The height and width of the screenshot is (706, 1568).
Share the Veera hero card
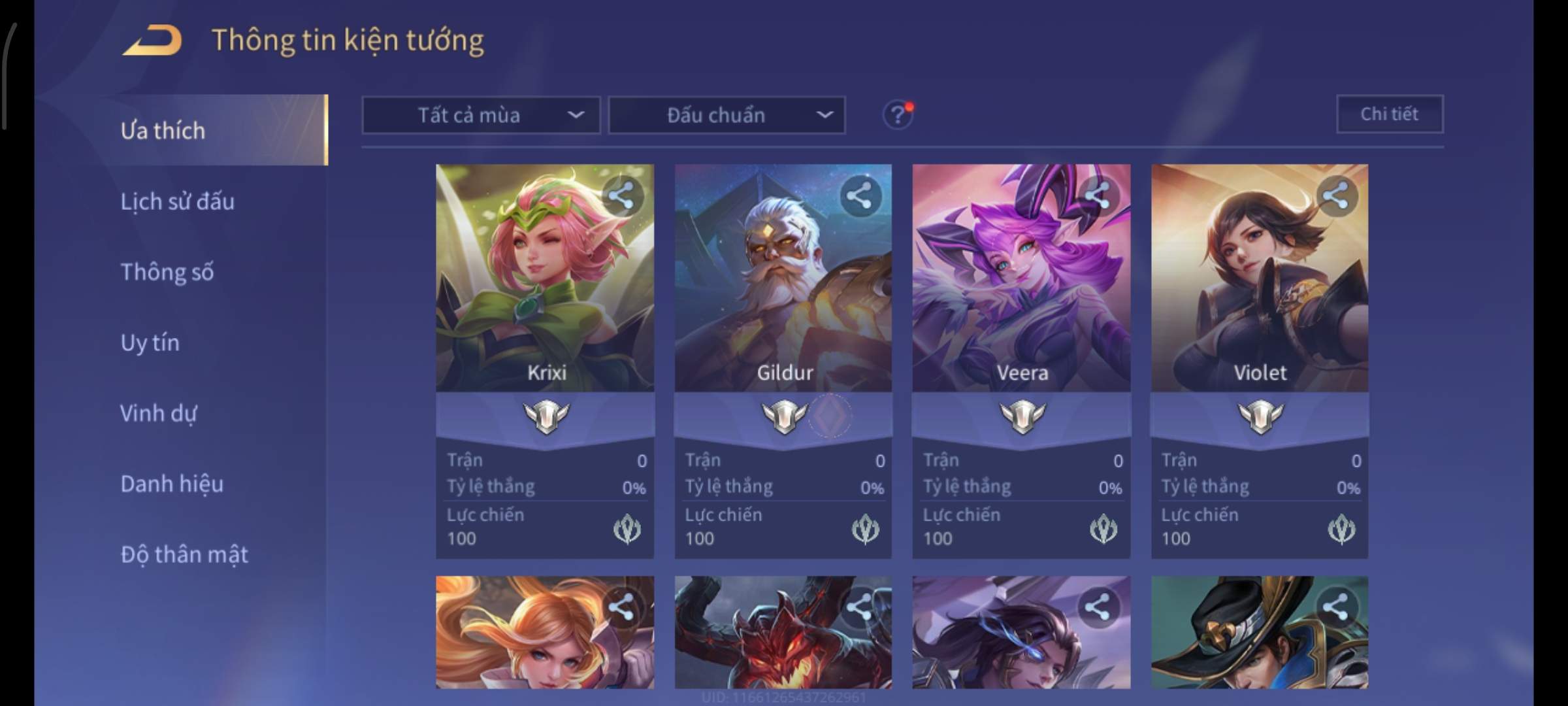(1098, 195)
